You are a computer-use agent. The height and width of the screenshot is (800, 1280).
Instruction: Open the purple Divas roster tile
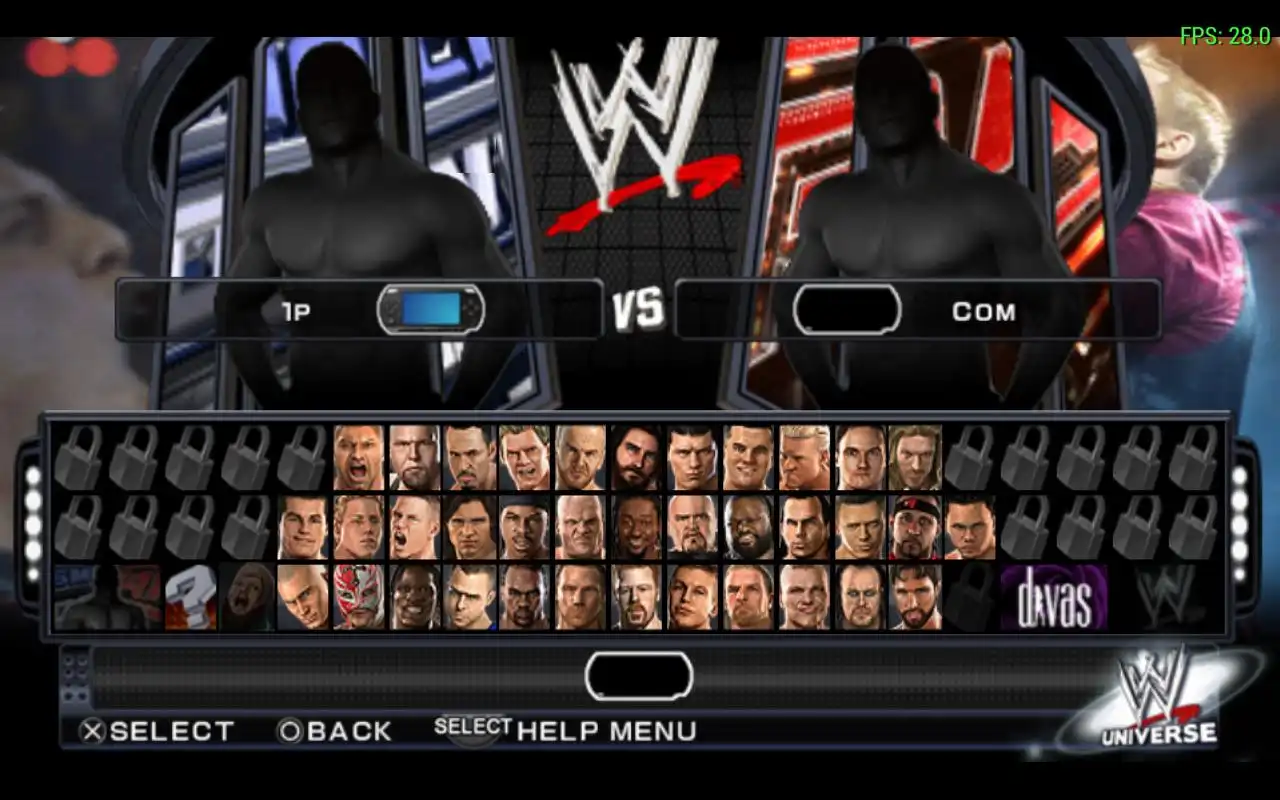tap(1054, 597)
